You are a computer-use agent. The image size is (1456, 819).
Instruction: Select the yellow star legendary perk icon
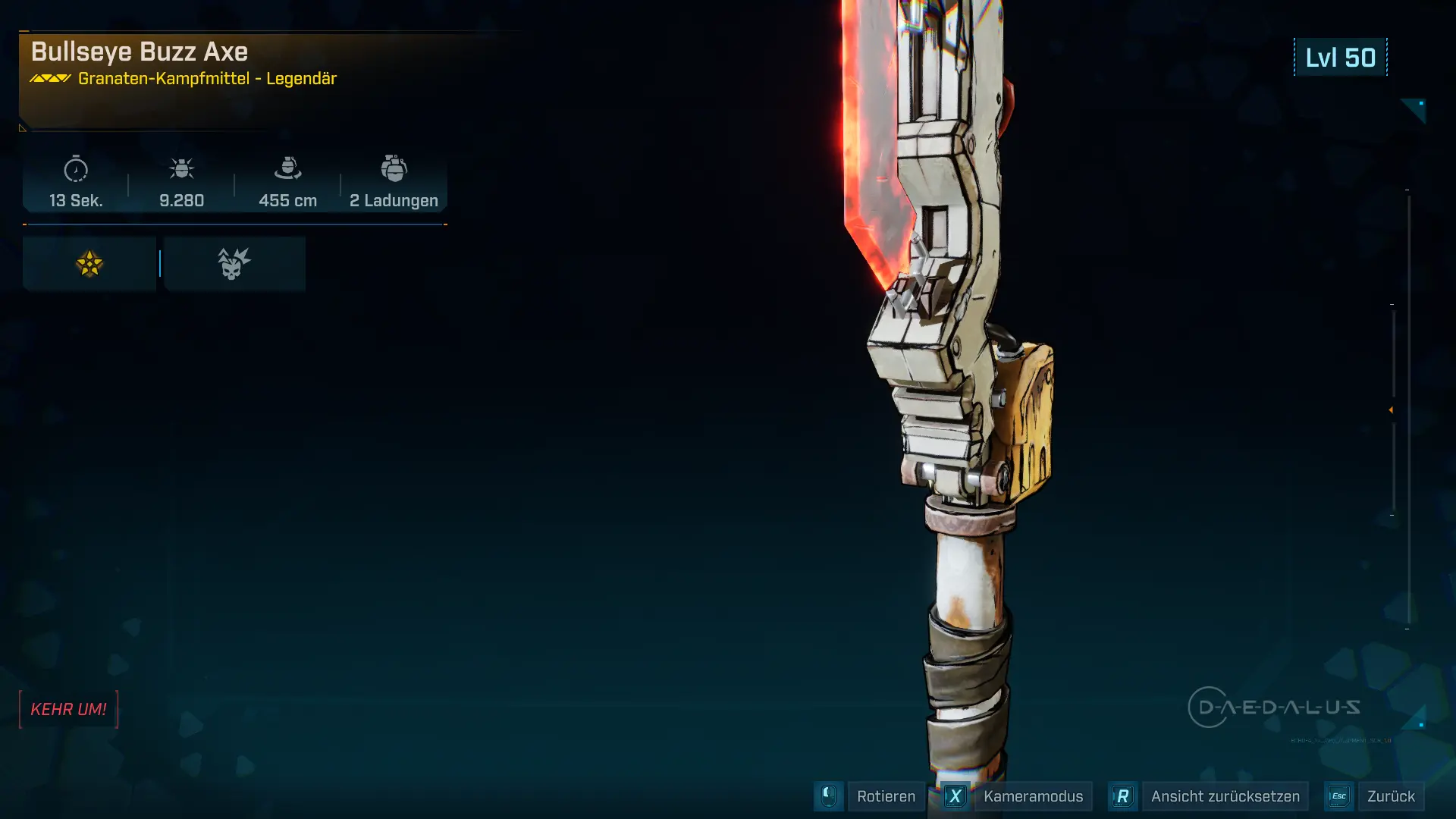pyautogui.click(x=89, y=264)
